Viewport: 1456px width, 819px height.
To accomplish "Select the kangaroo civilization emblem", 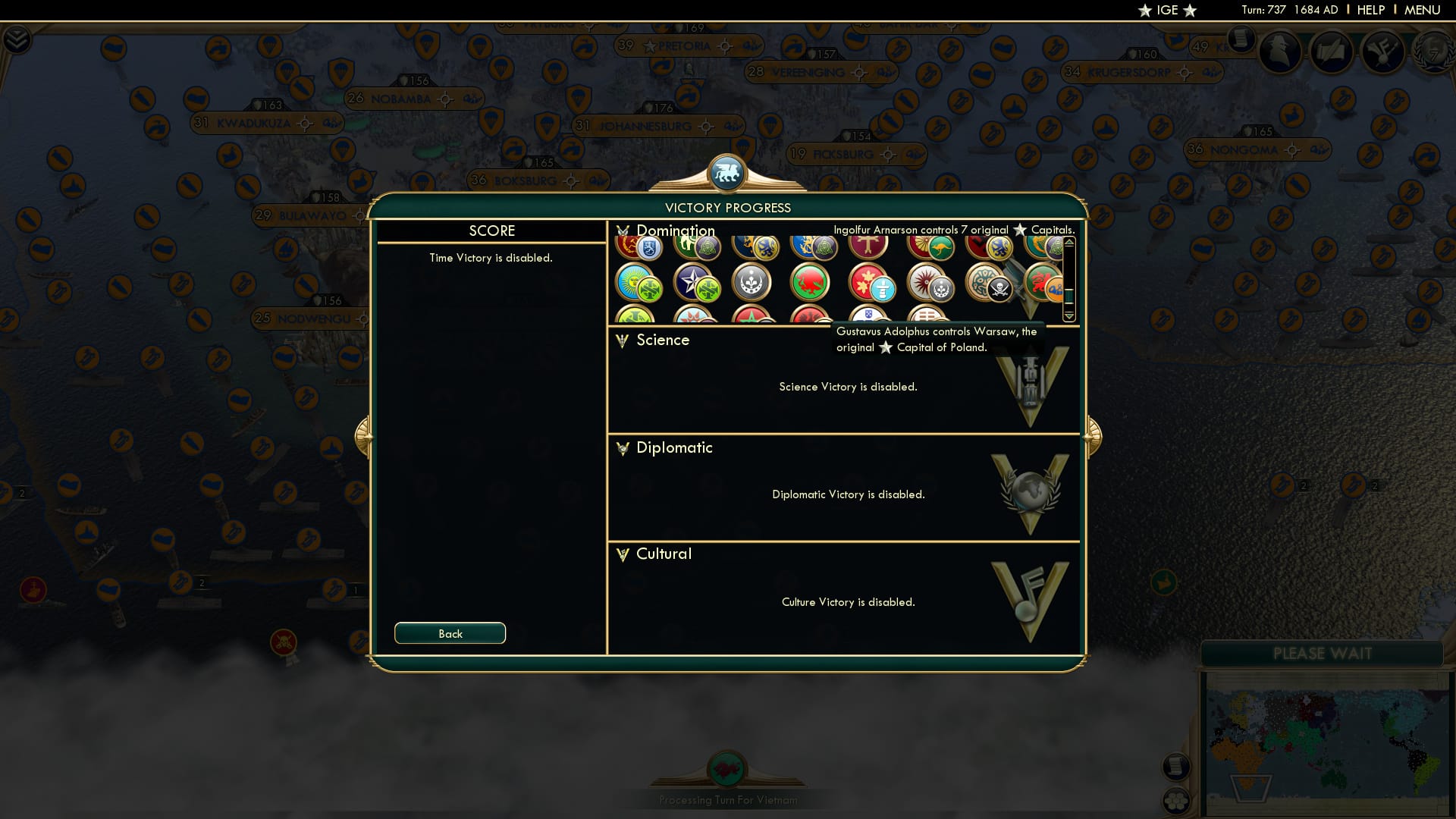I will [x=940, y=247].
